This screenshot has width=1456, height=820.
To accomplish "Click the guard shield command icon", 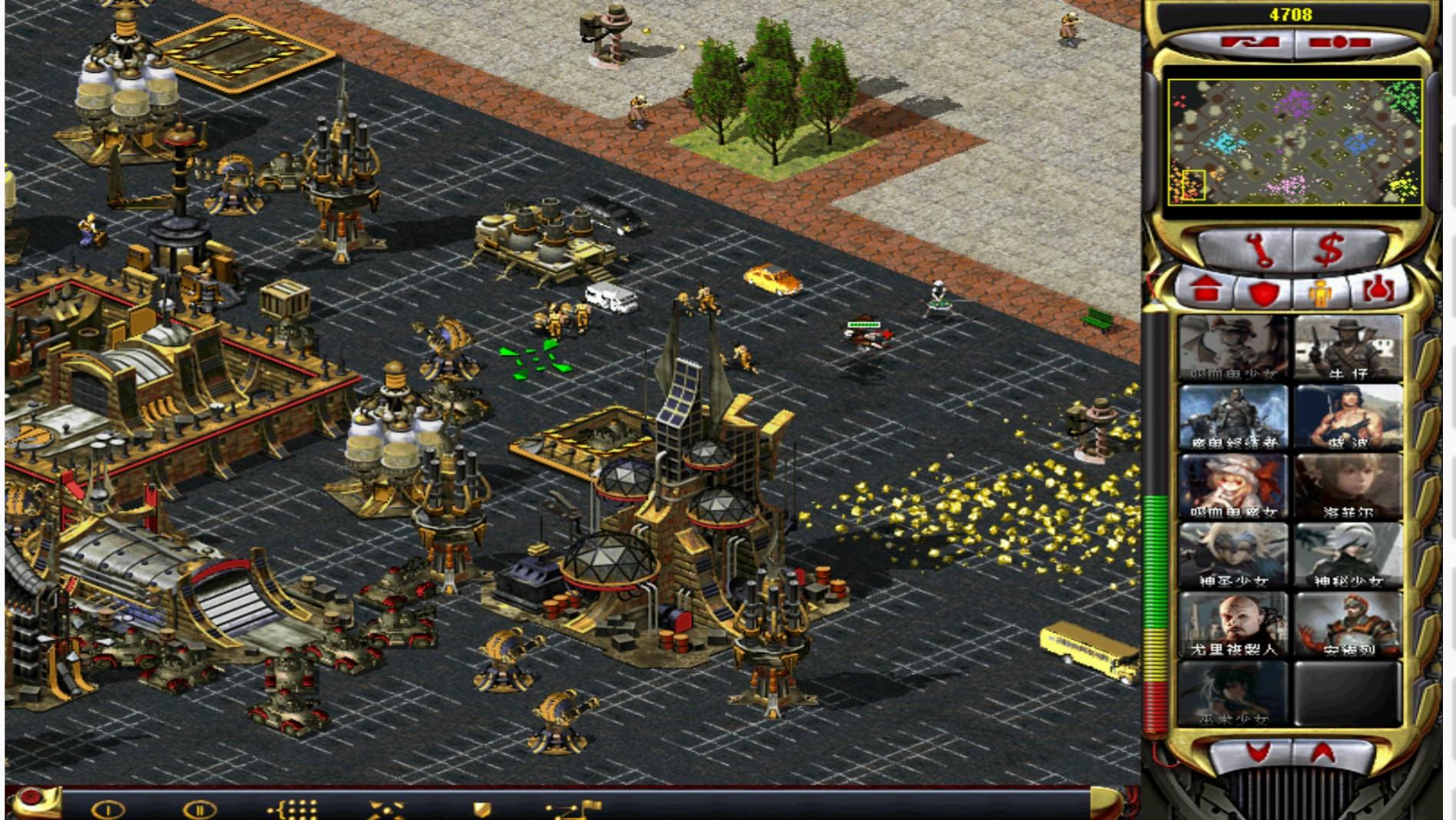I will point(482,810).
